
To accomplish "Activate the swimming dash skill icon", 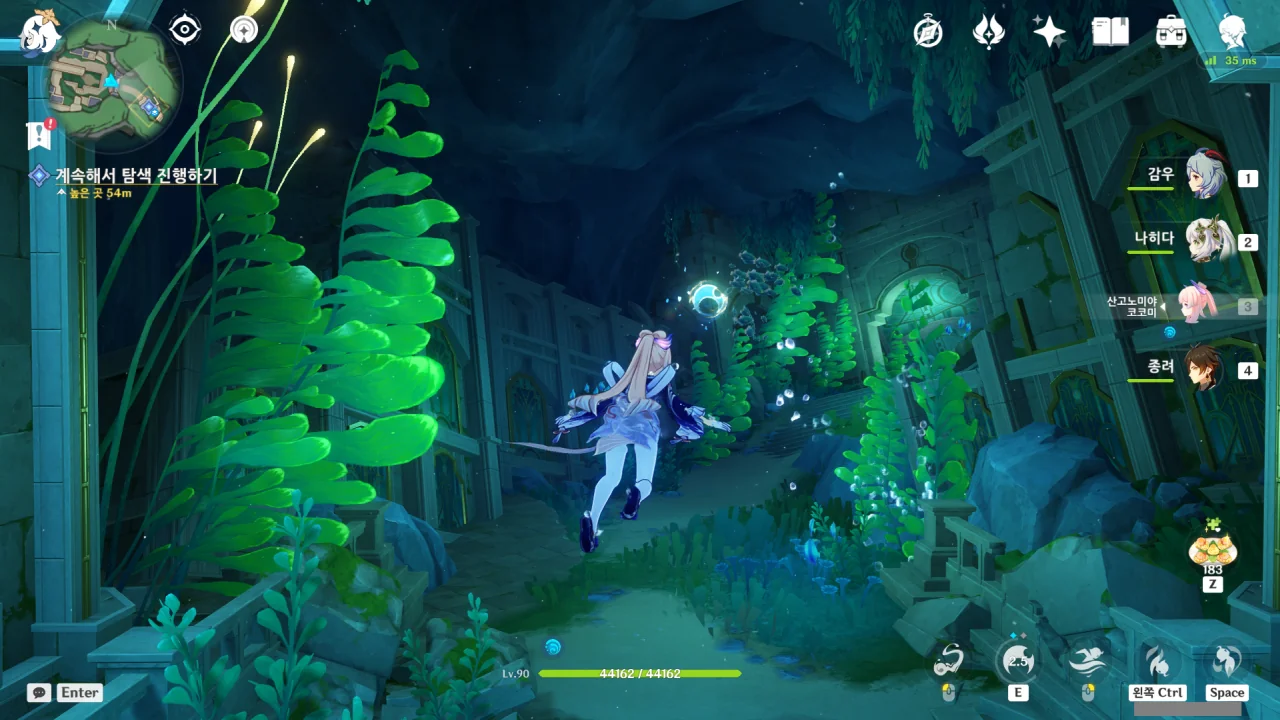I will (x=1087, y=661).
